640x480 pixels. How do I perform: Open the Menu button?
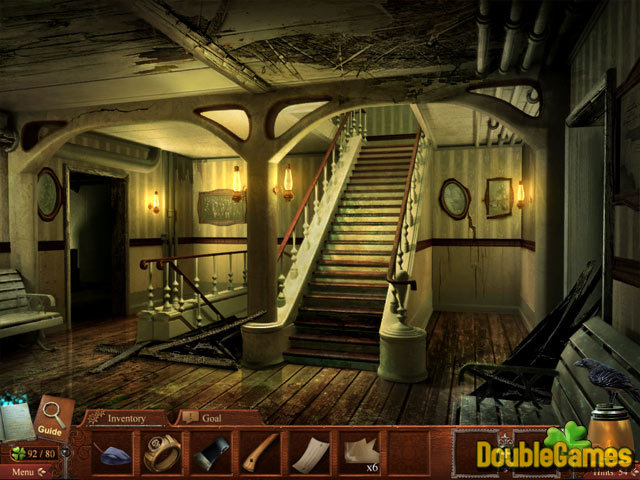click(22, 471)
